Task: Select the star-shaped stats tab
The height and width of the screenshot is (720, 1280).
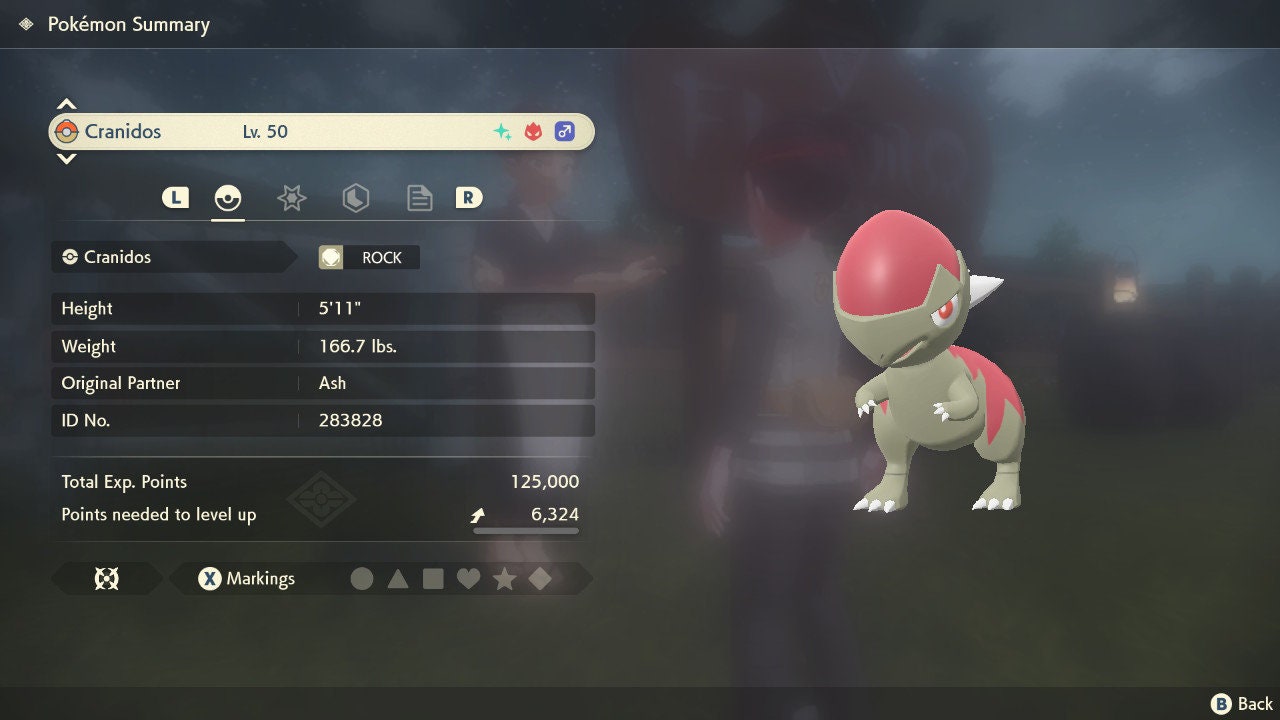Action: click(x=291, y=197)
